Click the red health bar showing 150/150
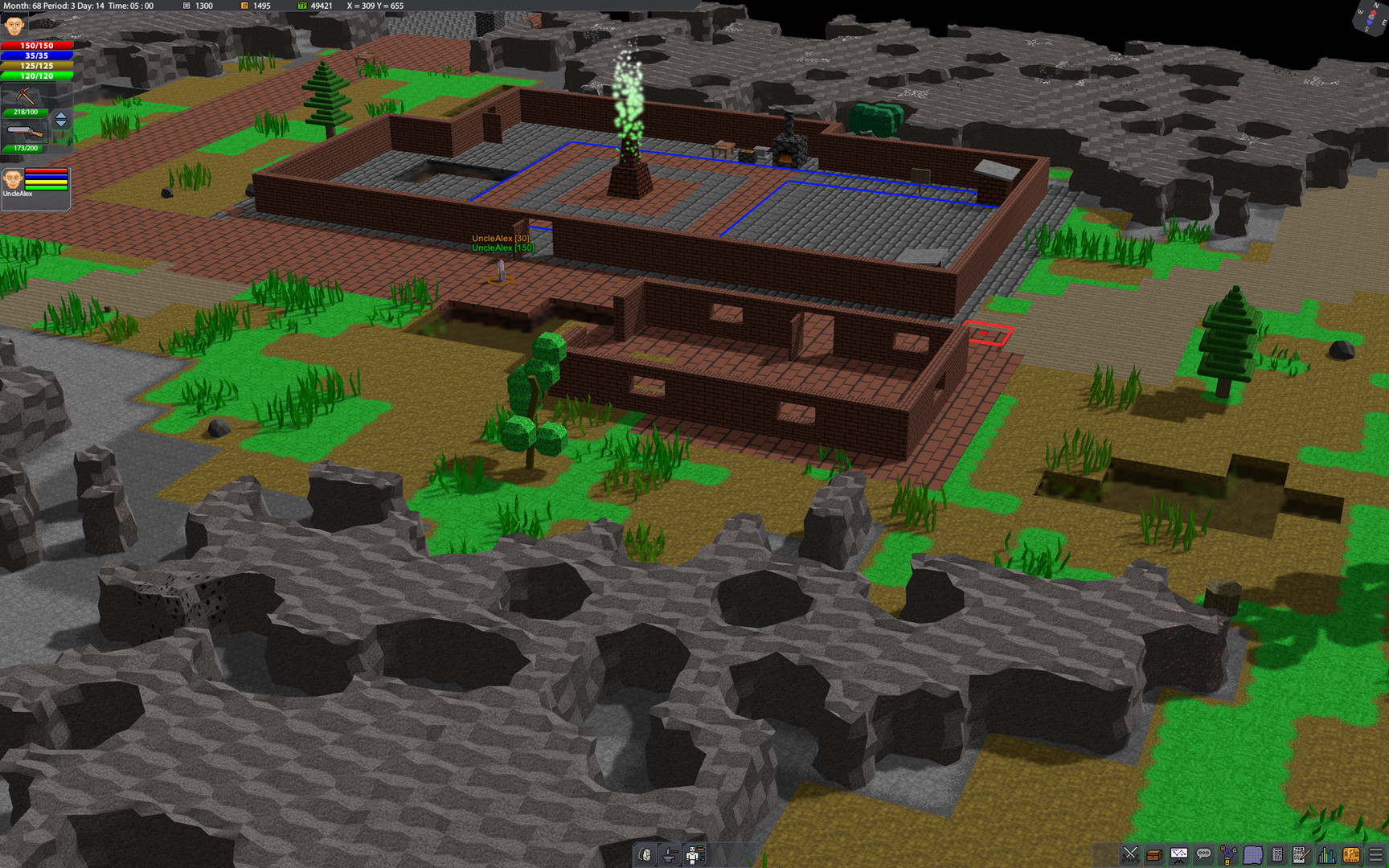The width and height of the screenshot is (1389, 868). pyautogui.click(x=35, y=46)
